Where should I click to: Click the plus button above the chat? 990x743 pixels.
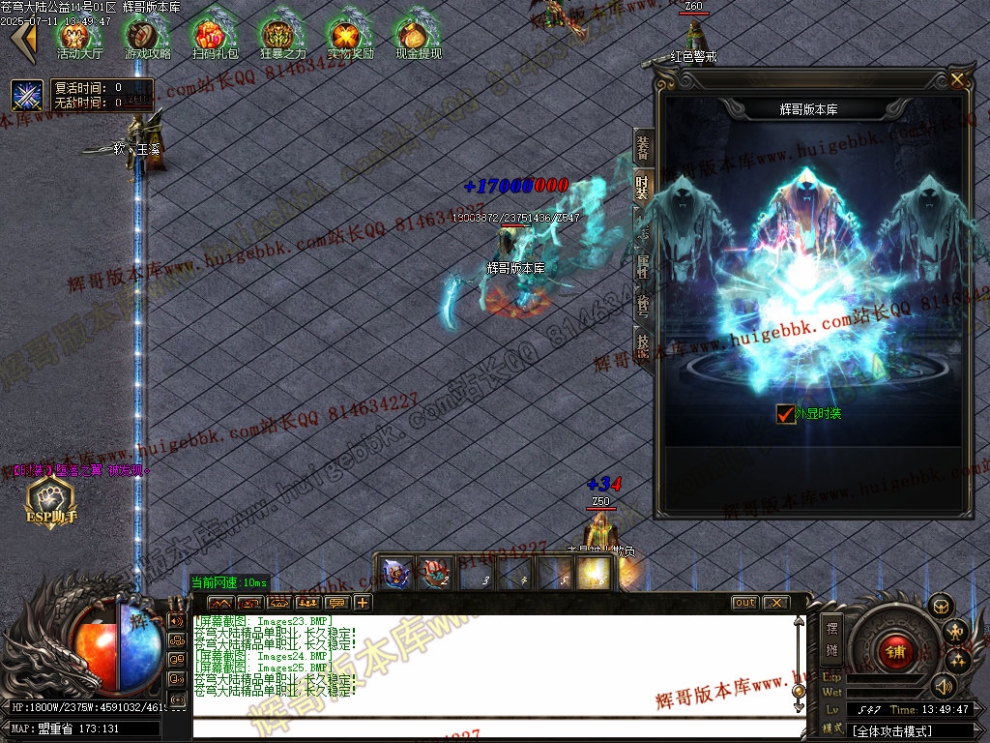click(362, 603)
